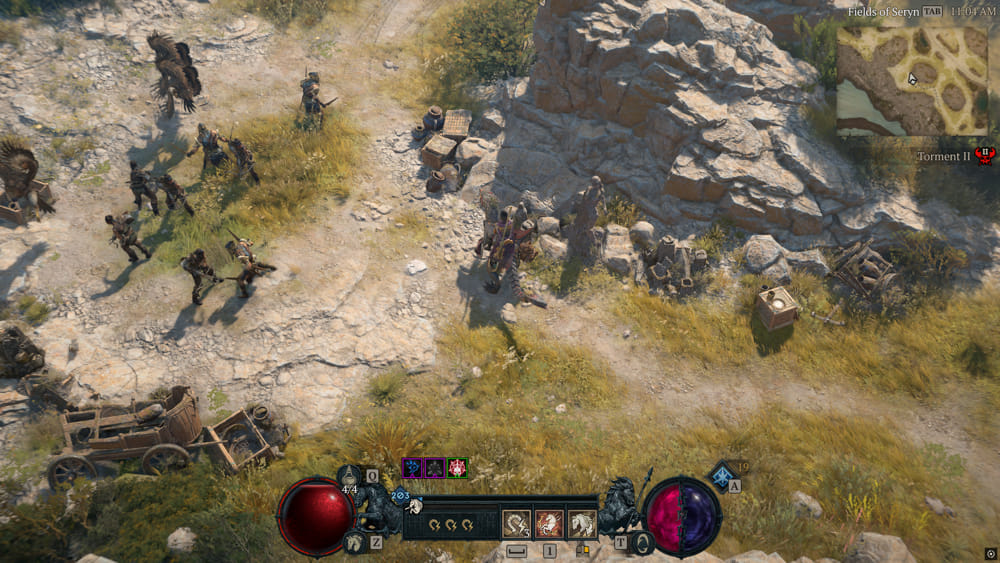
Task: Choose the white horse head skill slot
Action: (x=581, y=523)
